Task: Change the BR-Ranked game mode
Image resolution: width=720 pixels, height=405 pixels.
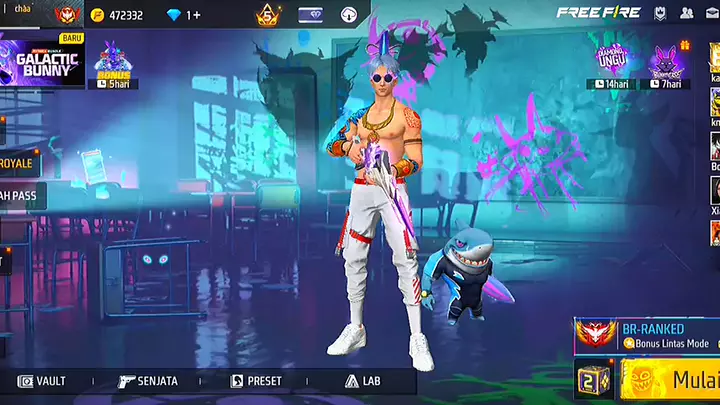Action: tap(646, 335)
